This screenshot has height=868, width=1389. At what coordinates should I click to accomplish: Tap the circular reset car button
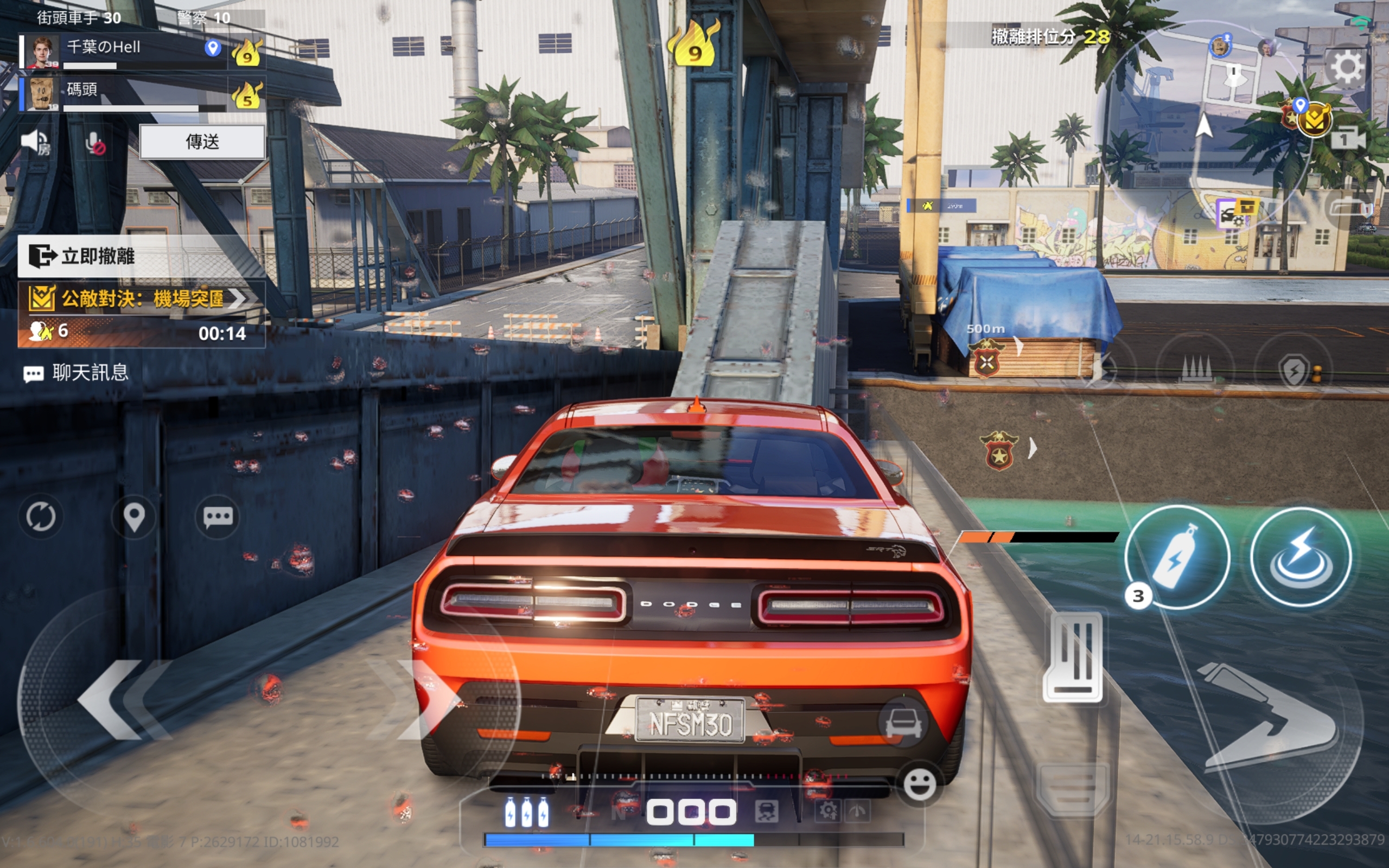coord(41,516)
